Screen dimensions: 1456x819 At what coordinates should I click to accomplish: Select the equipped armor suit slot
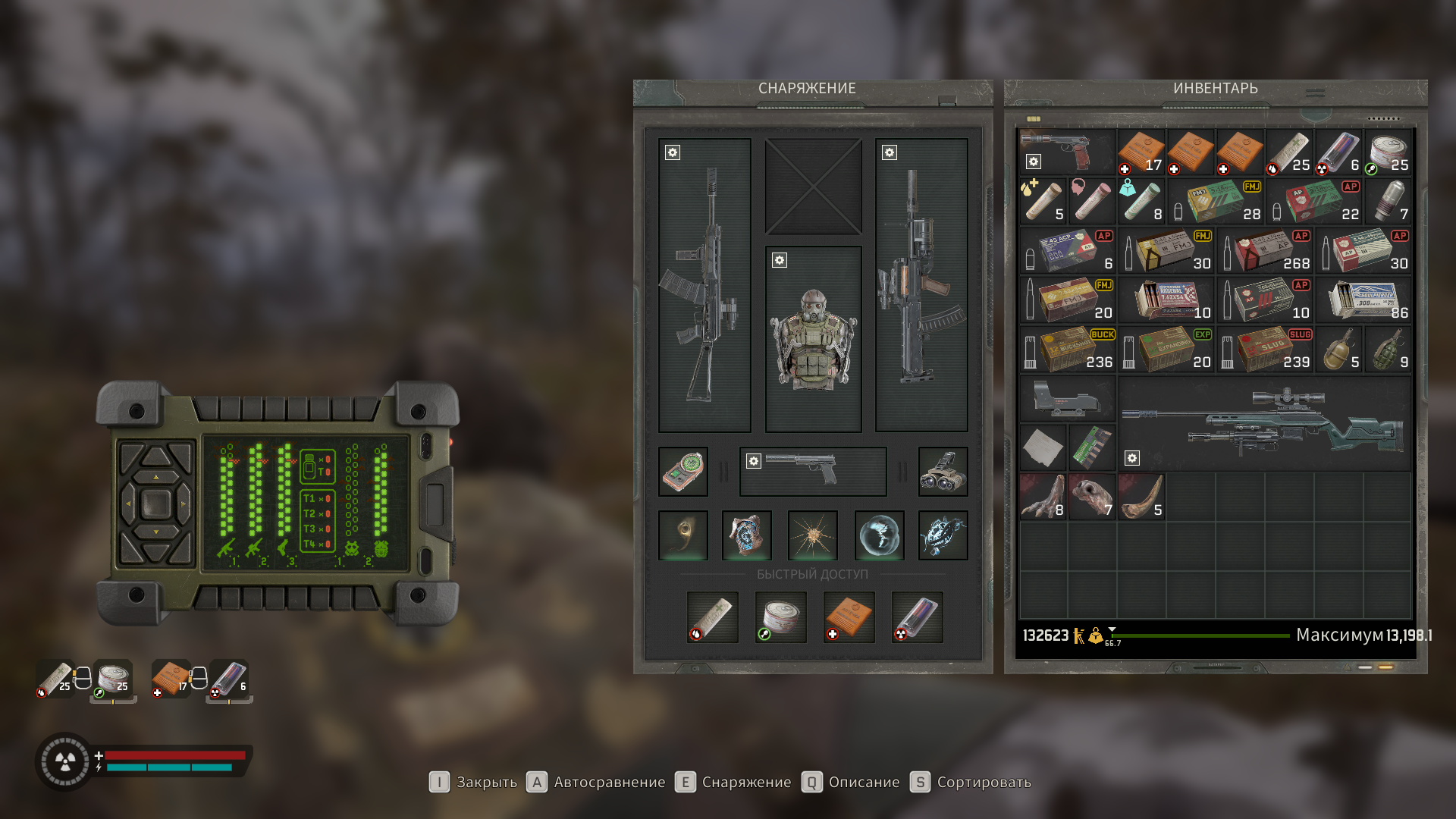coord(813,339)
